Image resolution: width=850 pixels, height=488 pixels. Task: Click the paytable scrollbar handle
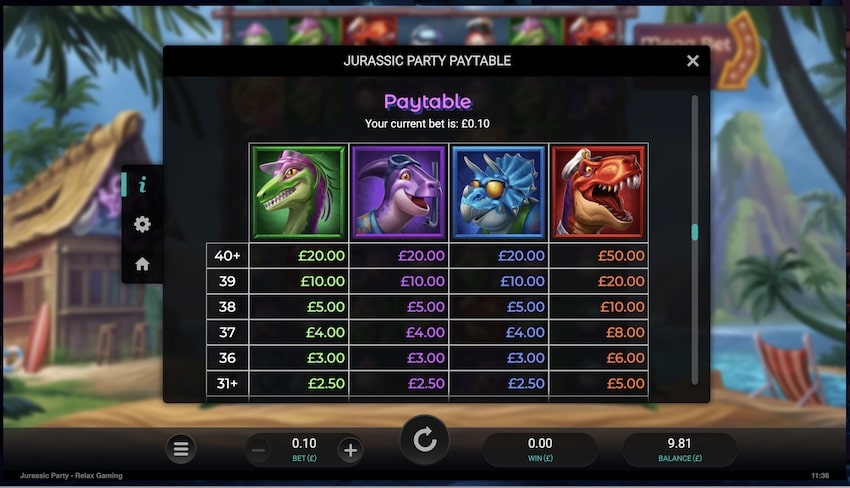(x=695, y=232)
